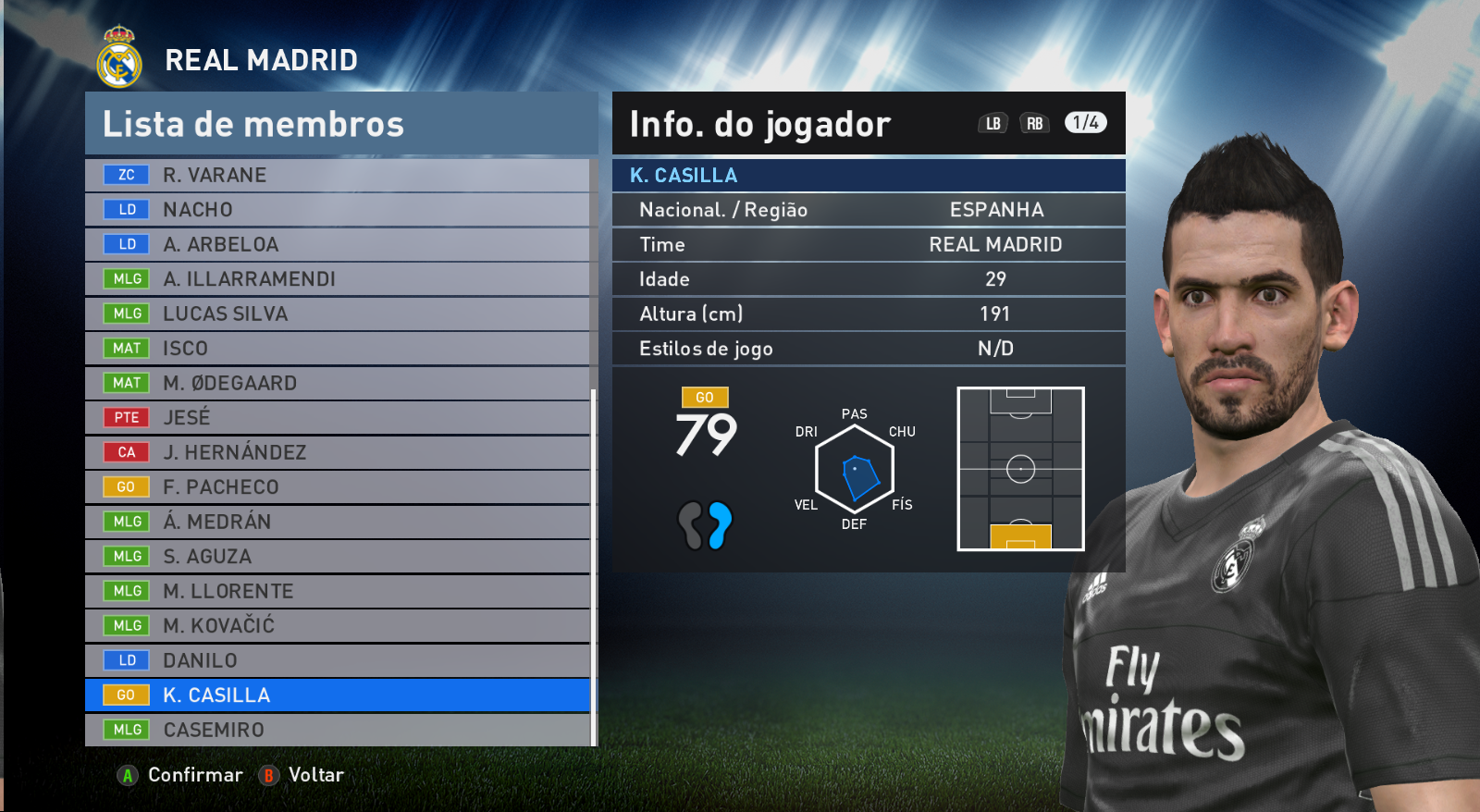Viewport: 1480px width, 812px height.
Task: Choose M. Kovačić in the list
Action: click(338, 626)
